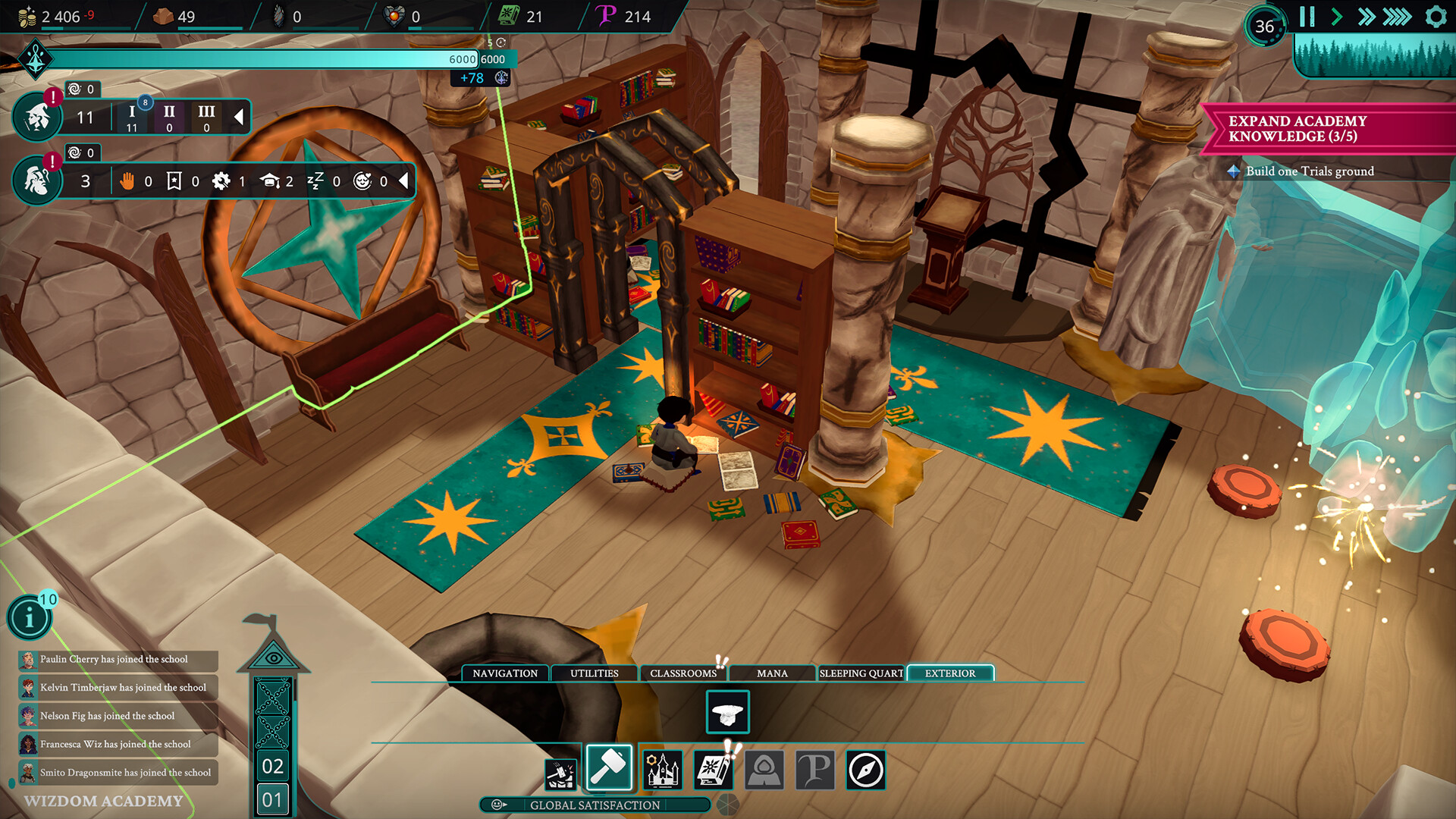Open the Mana tab
The width and height of the screenshot is (1456, 819).
point(772,673)
